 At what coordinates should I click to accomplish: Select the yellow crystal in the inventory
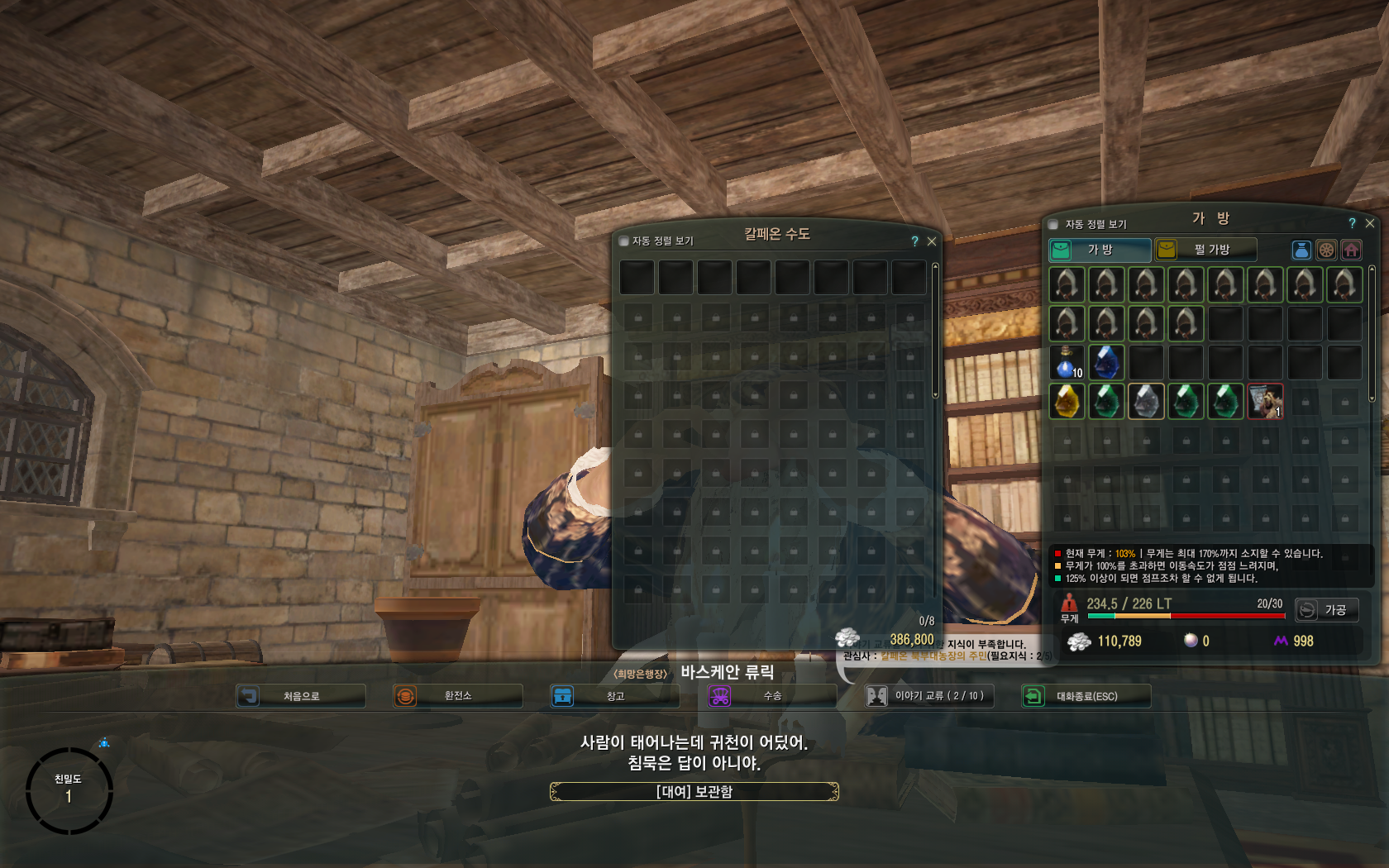[1067, 402]
